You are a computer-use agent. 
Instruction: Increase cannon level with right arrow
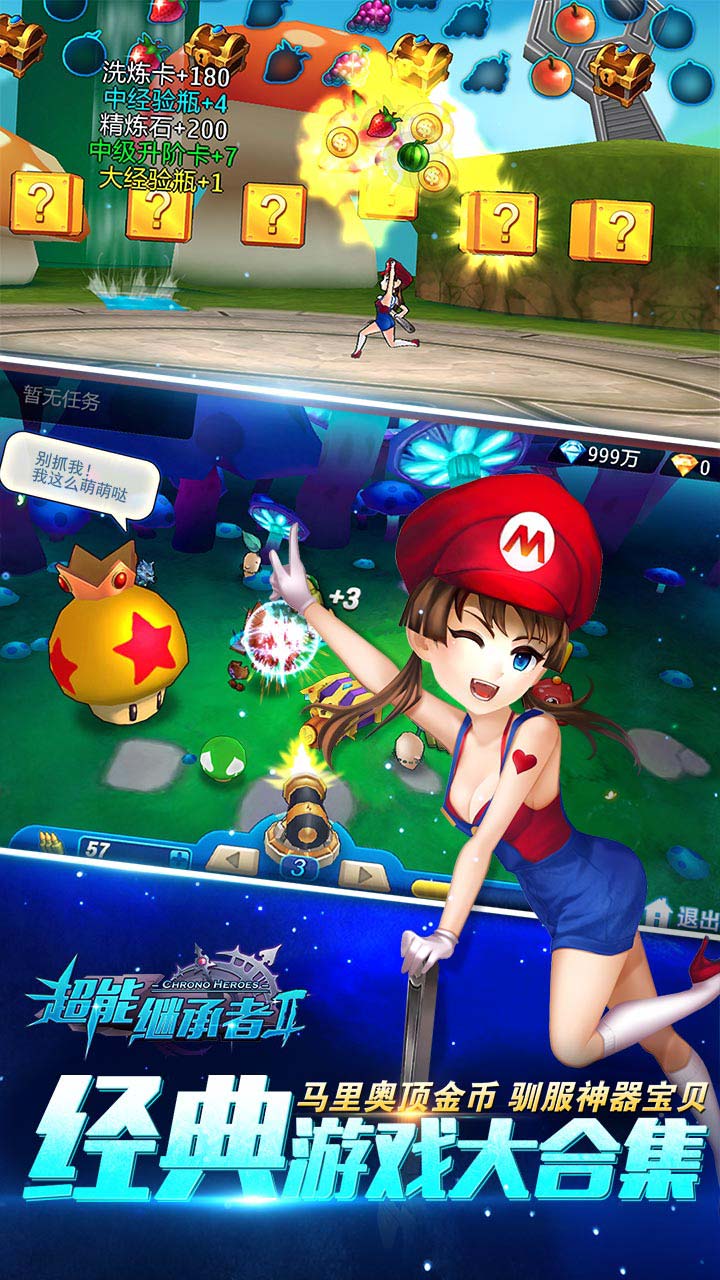pyautogui.click(x=362, y=871)
